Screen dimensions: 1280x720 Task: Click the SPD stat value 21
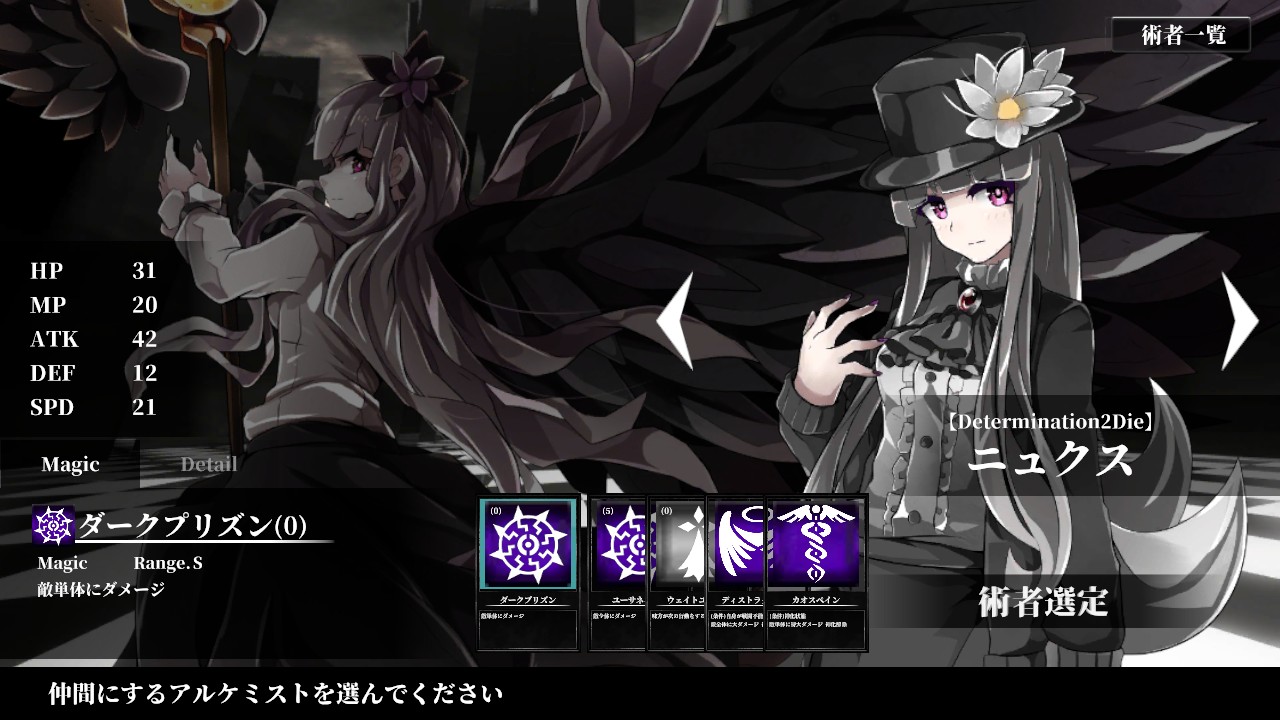tap(145, 408)
